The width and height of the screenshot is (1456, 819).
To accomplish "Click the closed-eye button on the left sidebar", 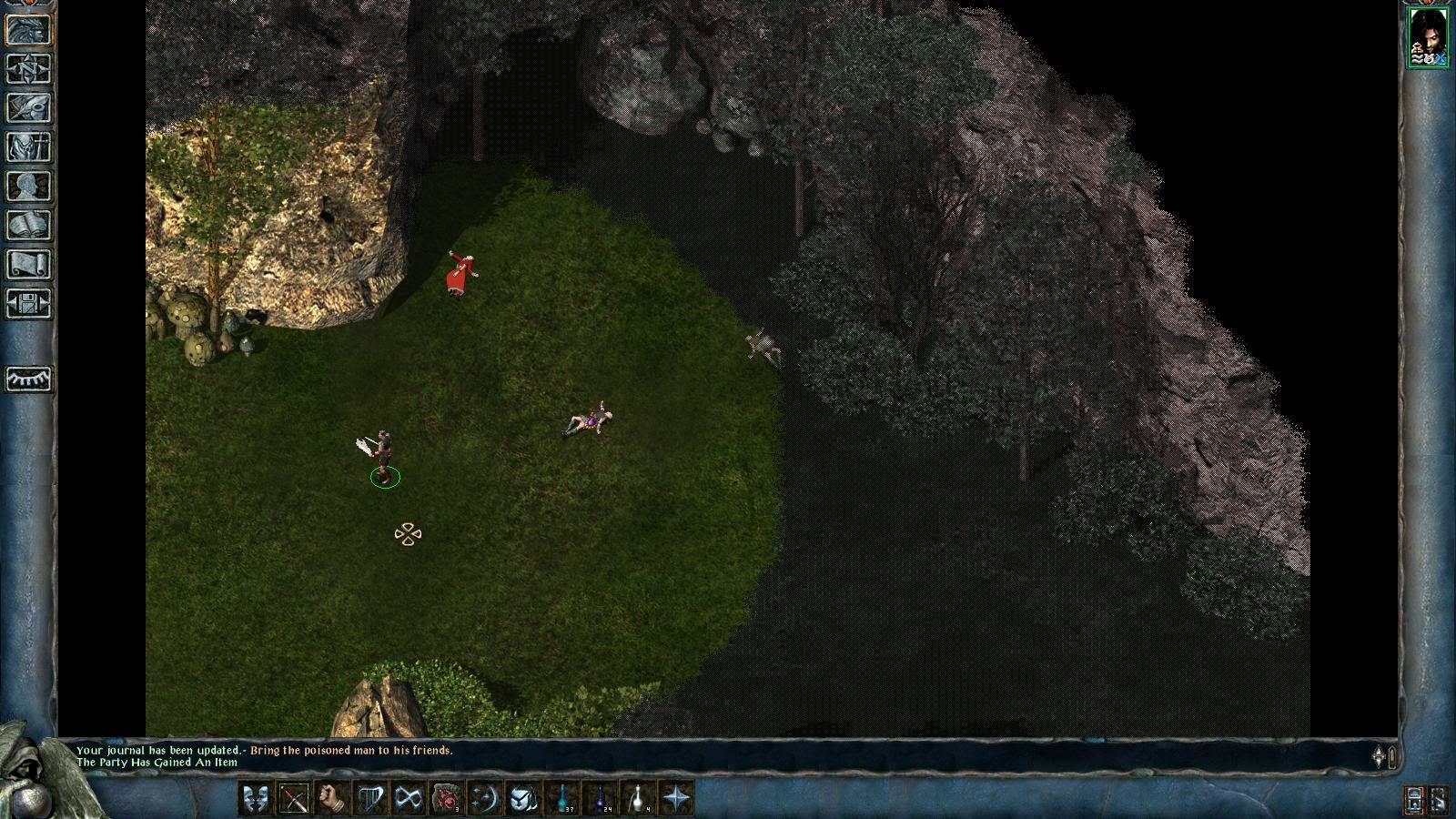I will [x=28, y=379].
